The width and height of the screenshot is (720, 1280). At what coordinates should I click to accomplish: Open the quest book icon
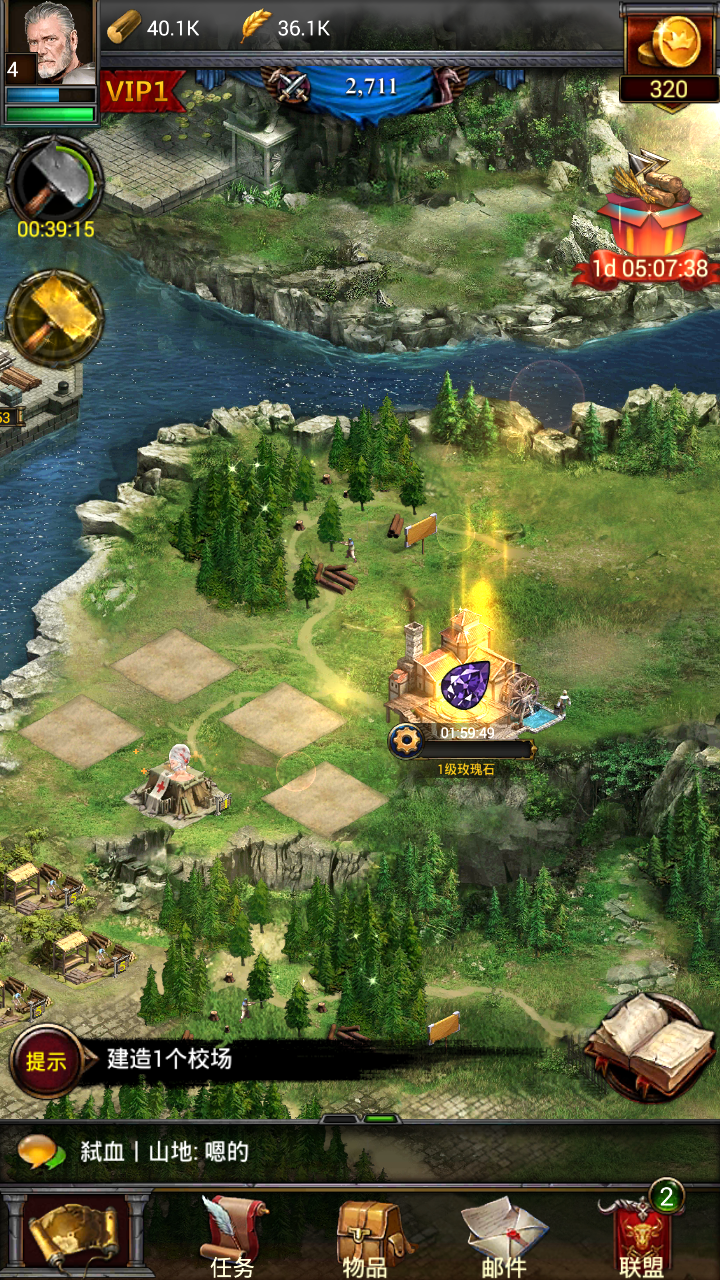(650, 1045)
